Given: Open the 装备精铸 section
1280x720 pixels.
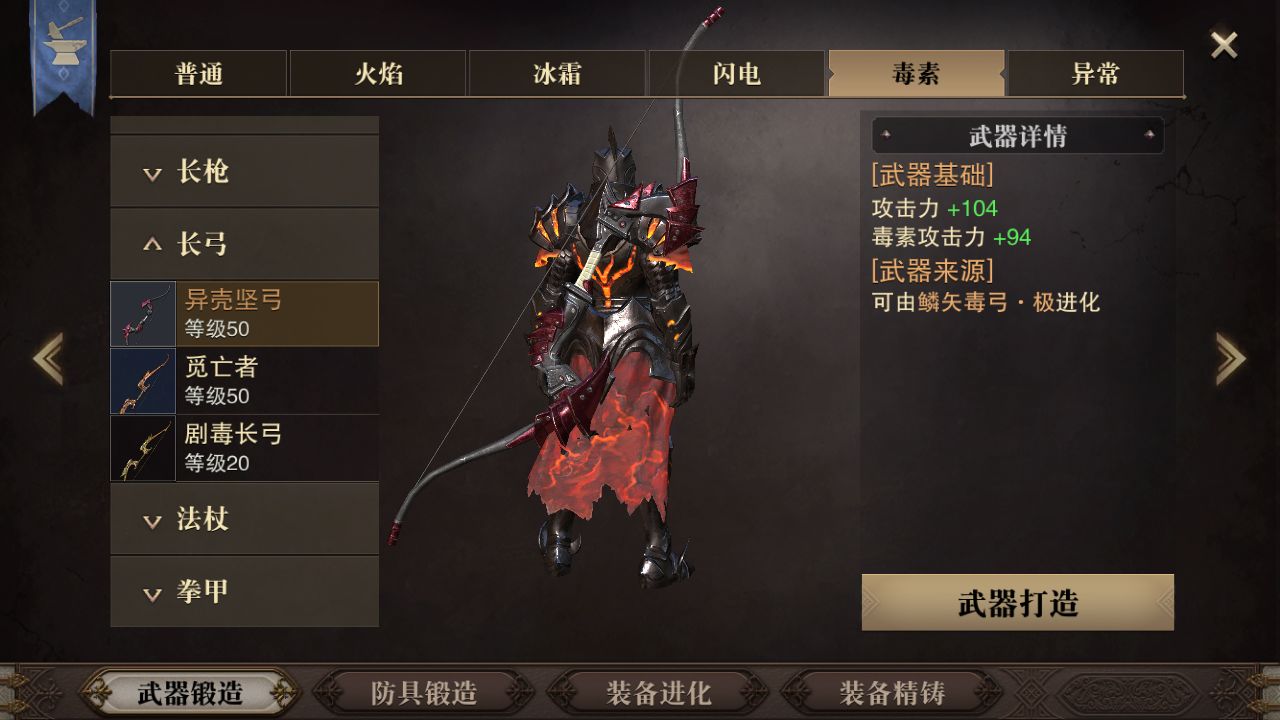Looking at the screenshot, I should pos(892,692).
